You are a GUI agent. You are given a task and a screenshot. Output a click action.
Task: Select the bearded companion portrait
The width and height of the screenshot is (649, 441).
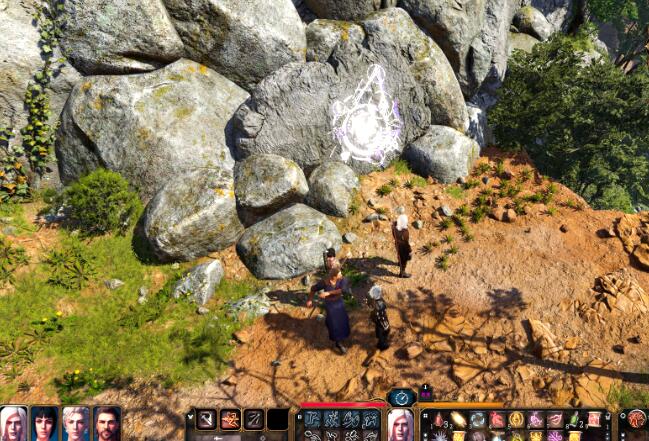coord(107,423)
